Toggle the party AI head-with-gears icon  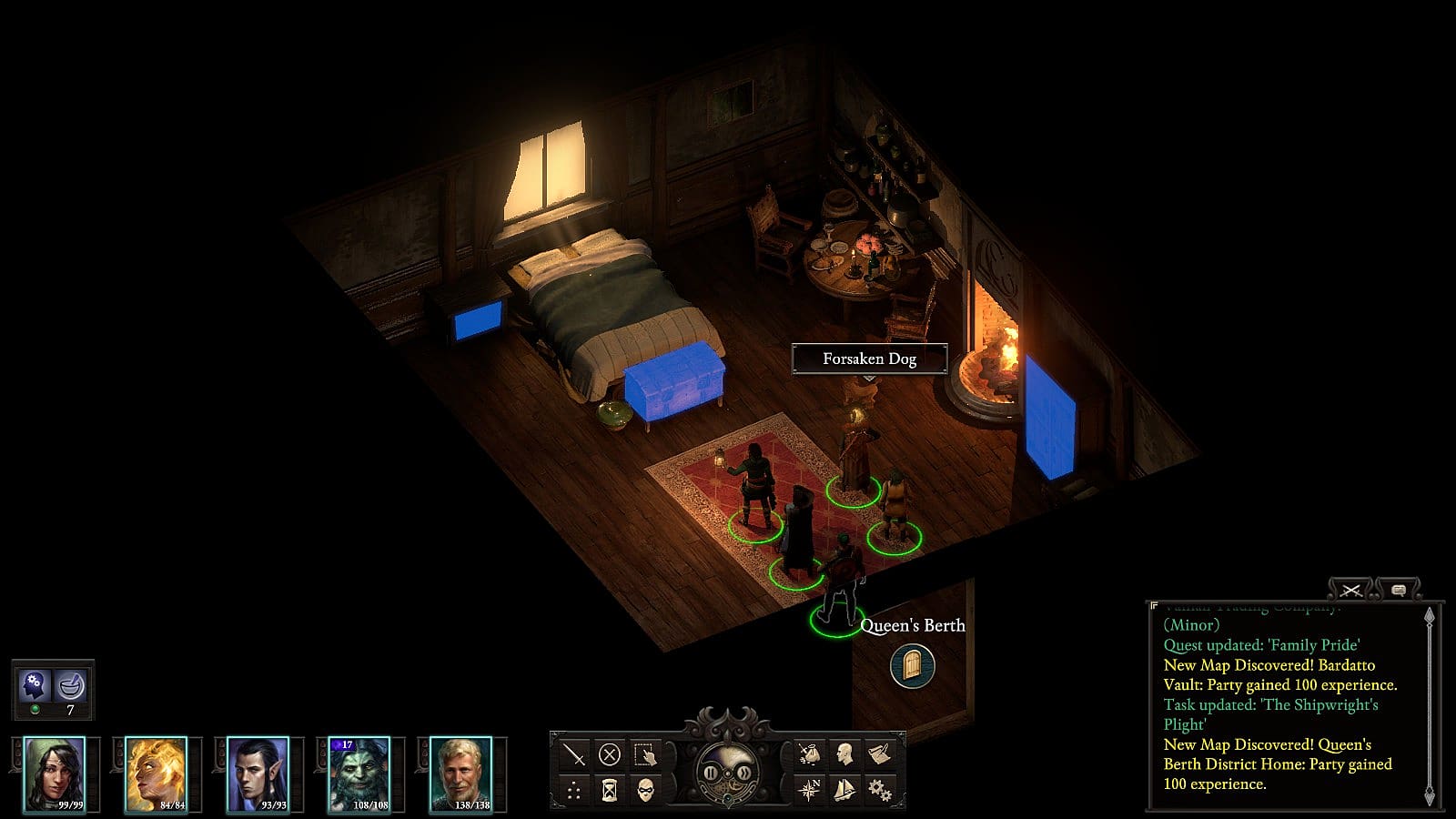[35, 683]
